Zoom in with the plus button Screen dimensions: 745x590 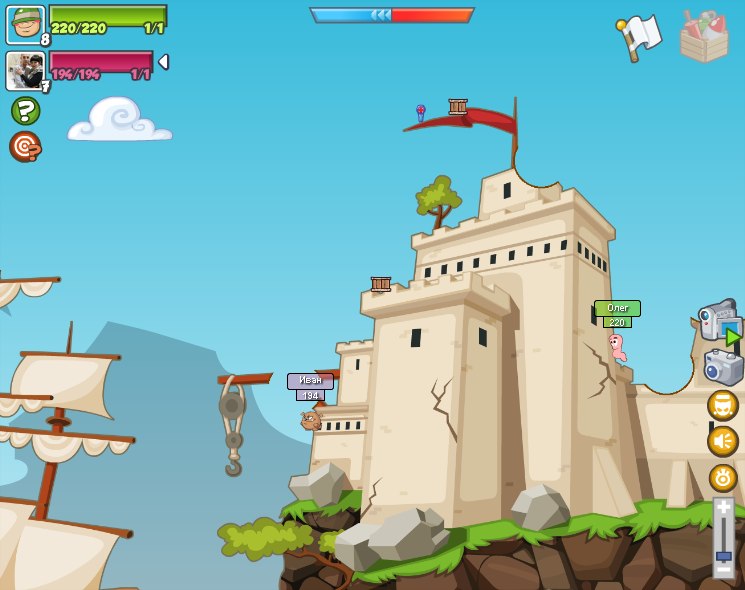pyautogui.click(x=723, y=507)
